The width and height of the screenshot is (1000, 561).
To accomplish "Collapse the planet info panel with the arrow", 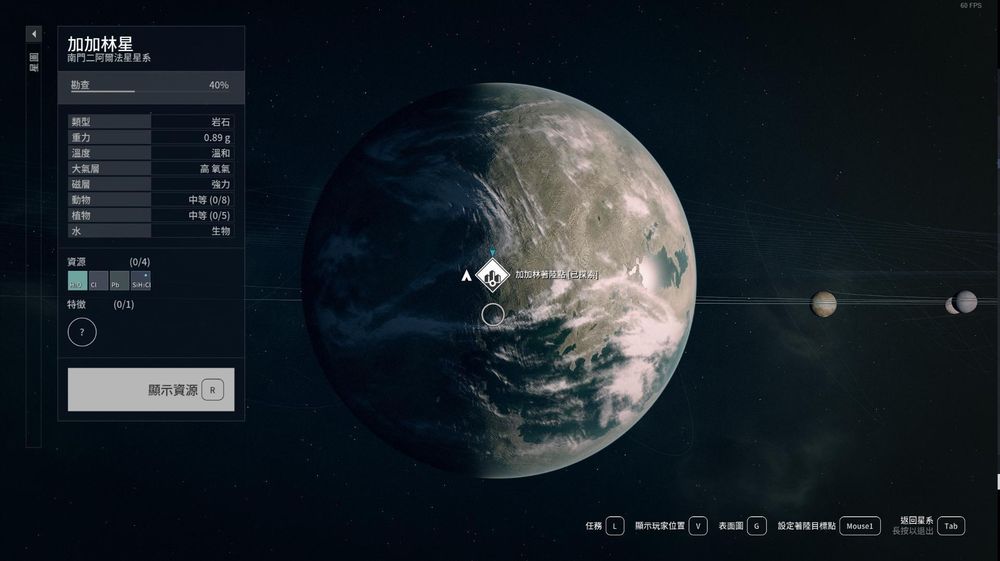I will pyautogui.click(x=34, y=34).
